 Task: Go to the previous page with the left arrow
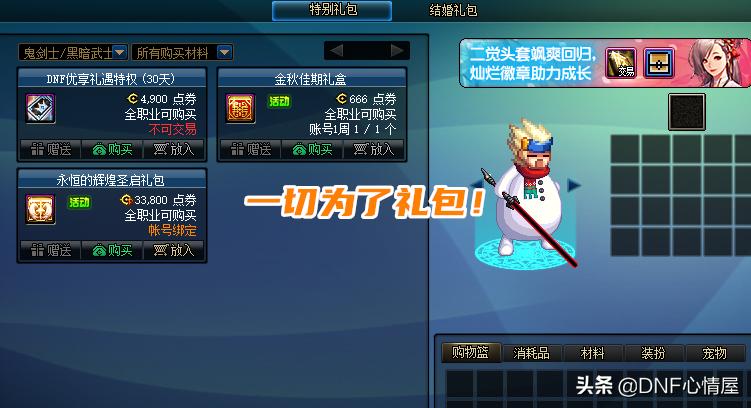point(337,50)
